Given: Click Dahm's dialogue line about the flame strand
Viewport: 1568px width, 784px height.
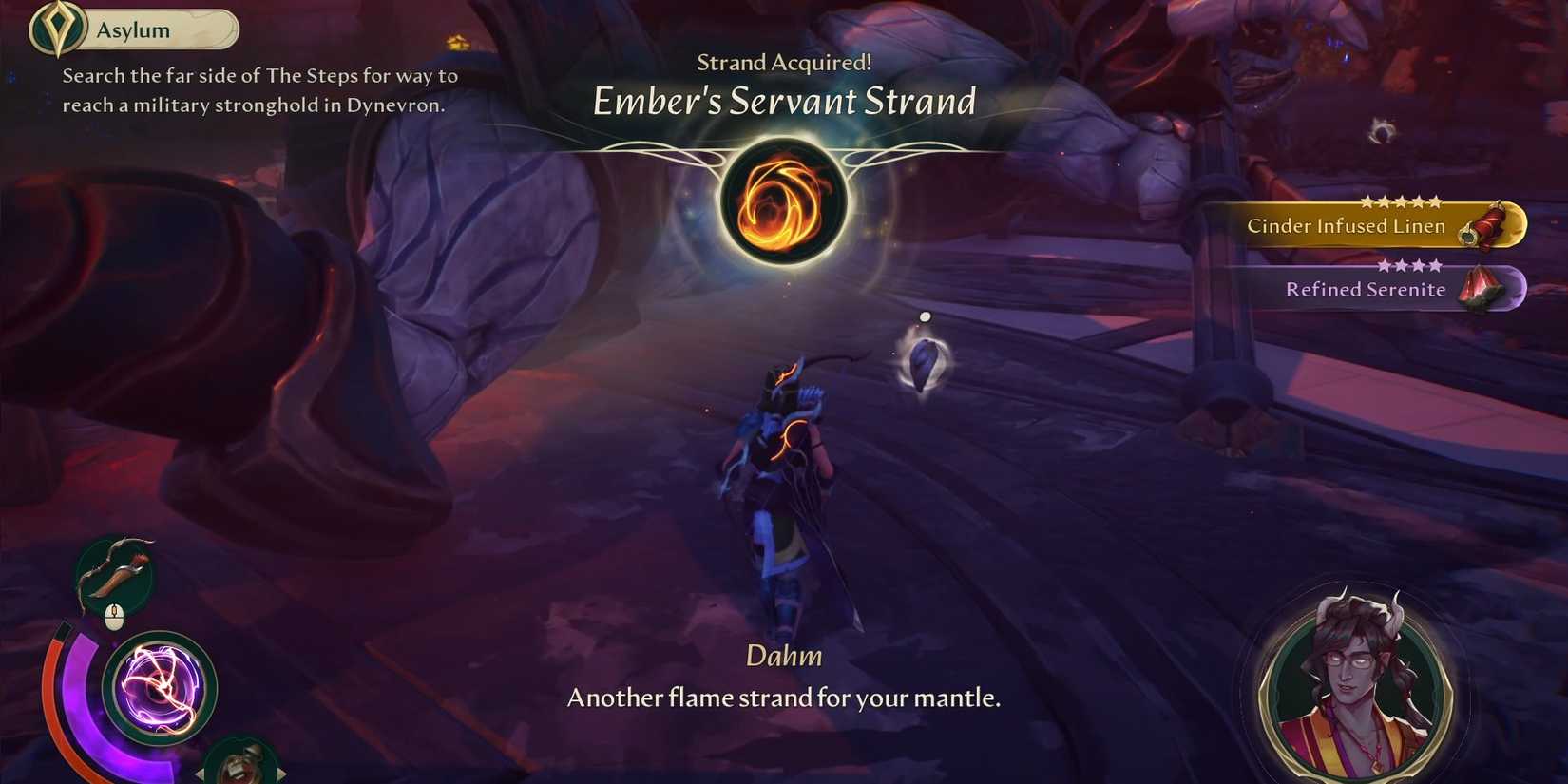Looking at the screenshot, I should point(784,697).
